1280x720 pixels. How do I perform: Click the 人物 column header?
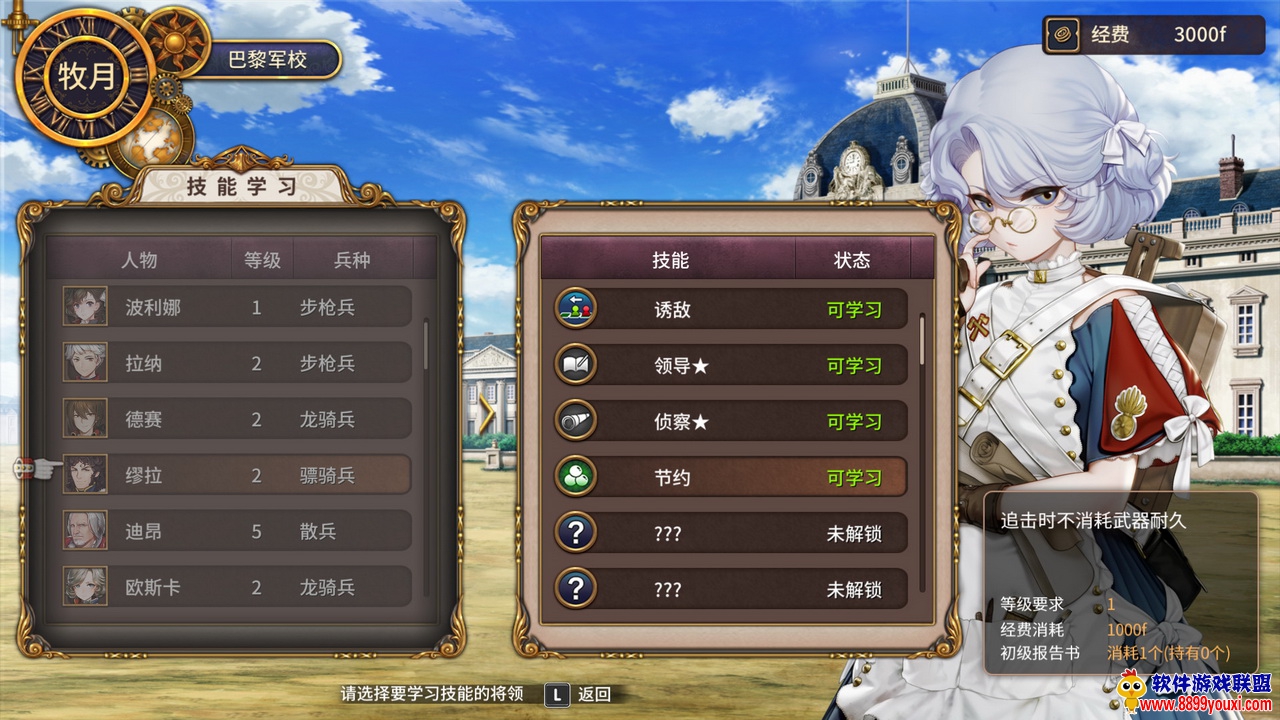point(139,260)
